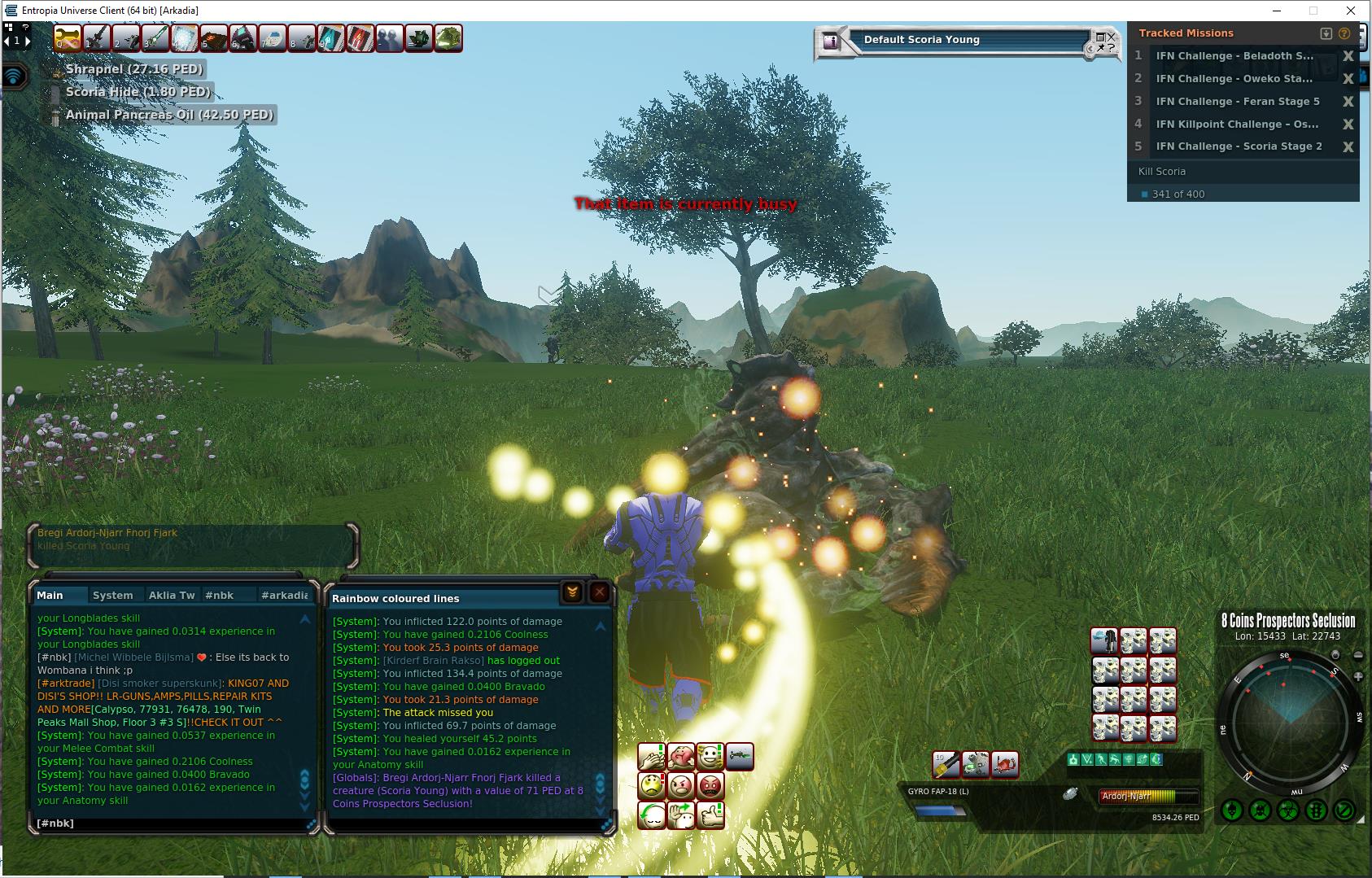This screenshot has height=878, width=1372.
Task: Select the IFN Challenge - Scoria Stage 2 mission
Action: coord(1239,146)
